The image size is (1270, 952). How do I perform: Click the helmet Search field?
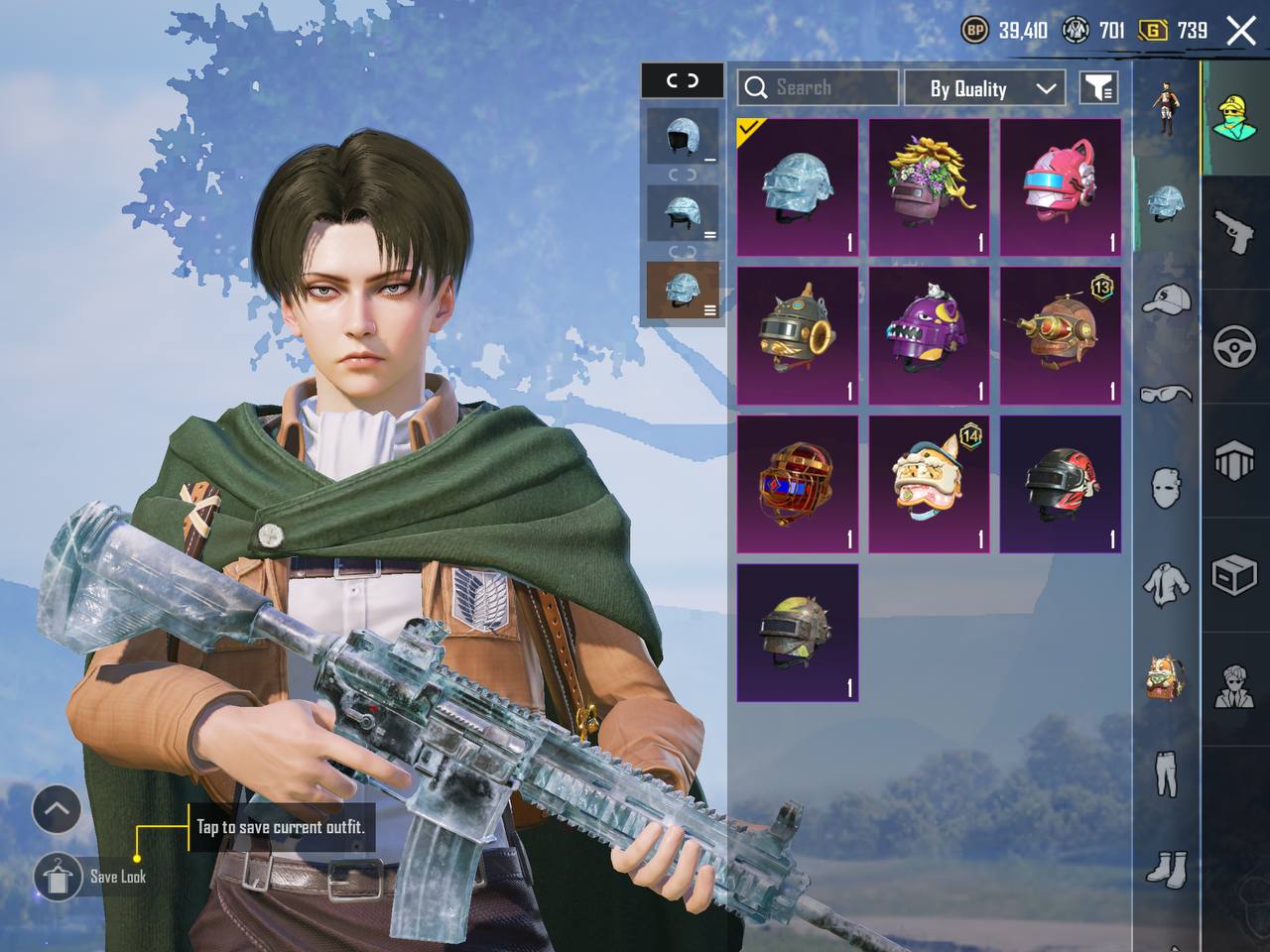pyautogui.click(x=818, y=88)
